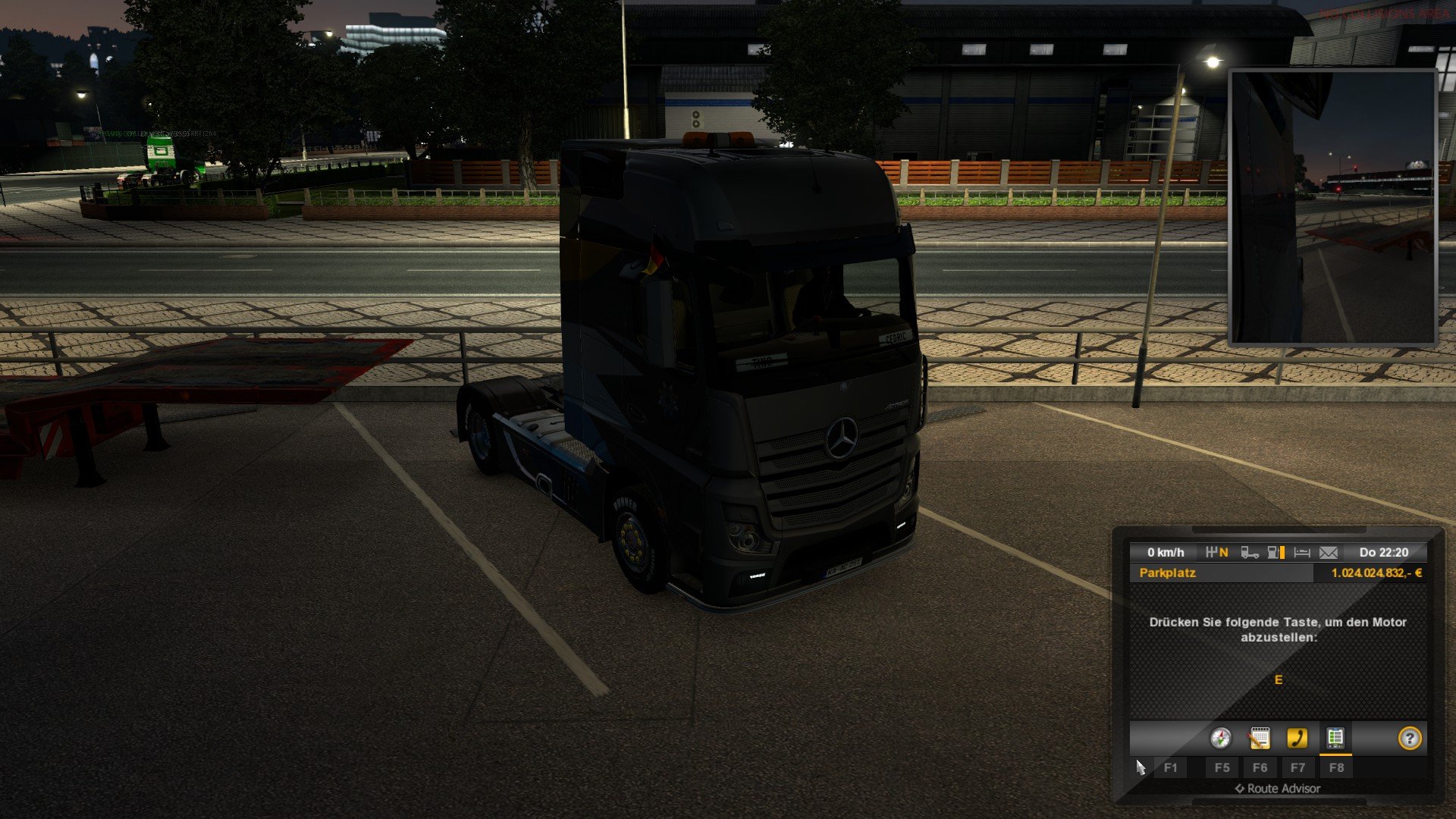Screen dimensions: 1456x819
Task: Click the truck damage status icon
Action: pos(1250,553)
